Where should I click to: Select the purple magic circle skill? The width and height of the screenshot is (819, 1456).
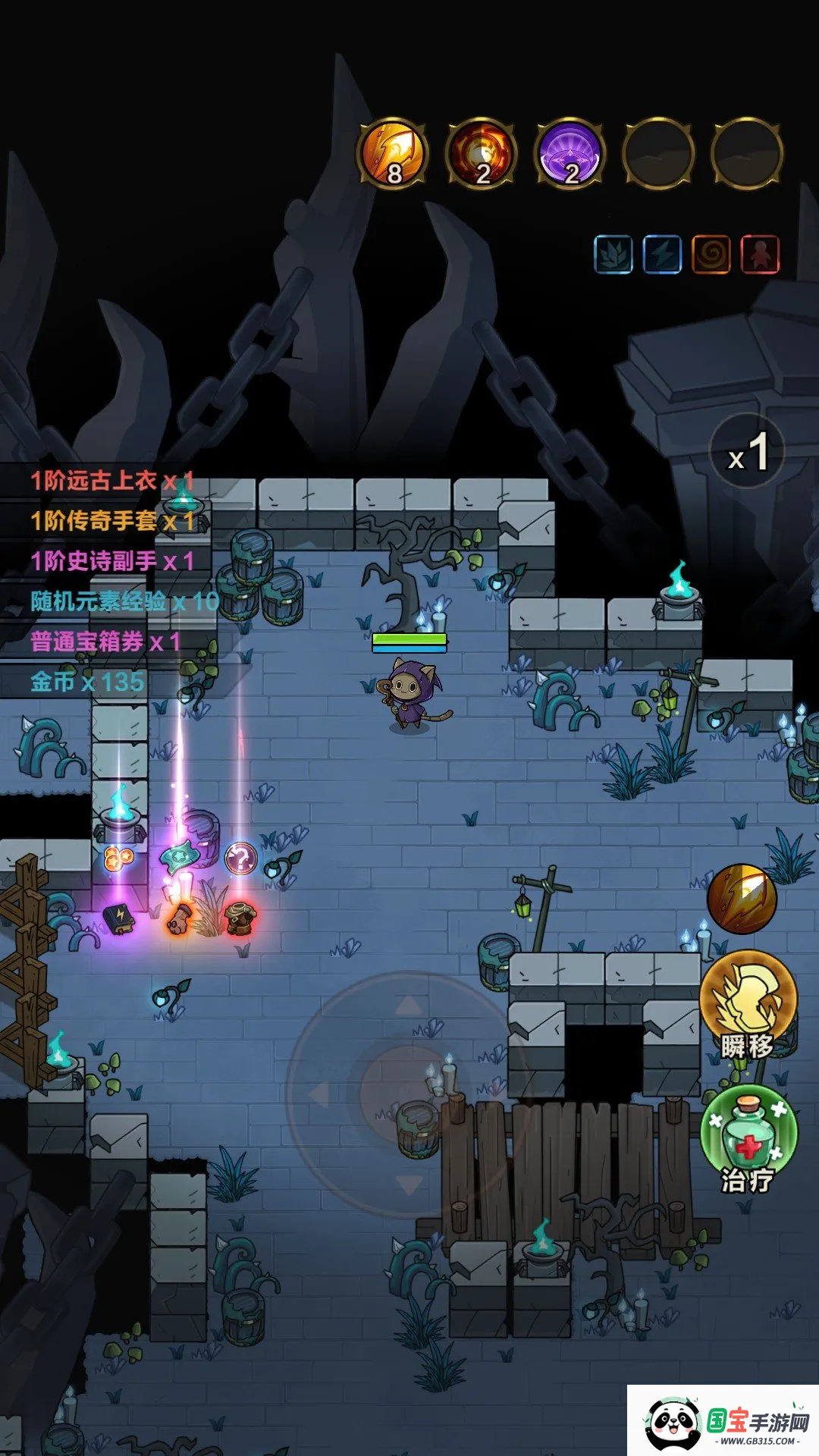click(570, 154)
